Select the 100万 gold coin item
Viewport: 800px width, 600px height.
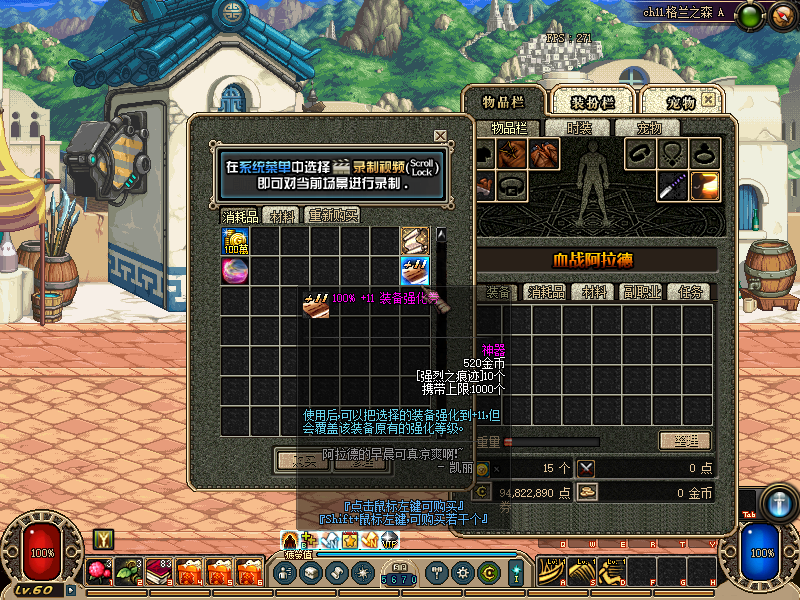[x=235, y=241]
